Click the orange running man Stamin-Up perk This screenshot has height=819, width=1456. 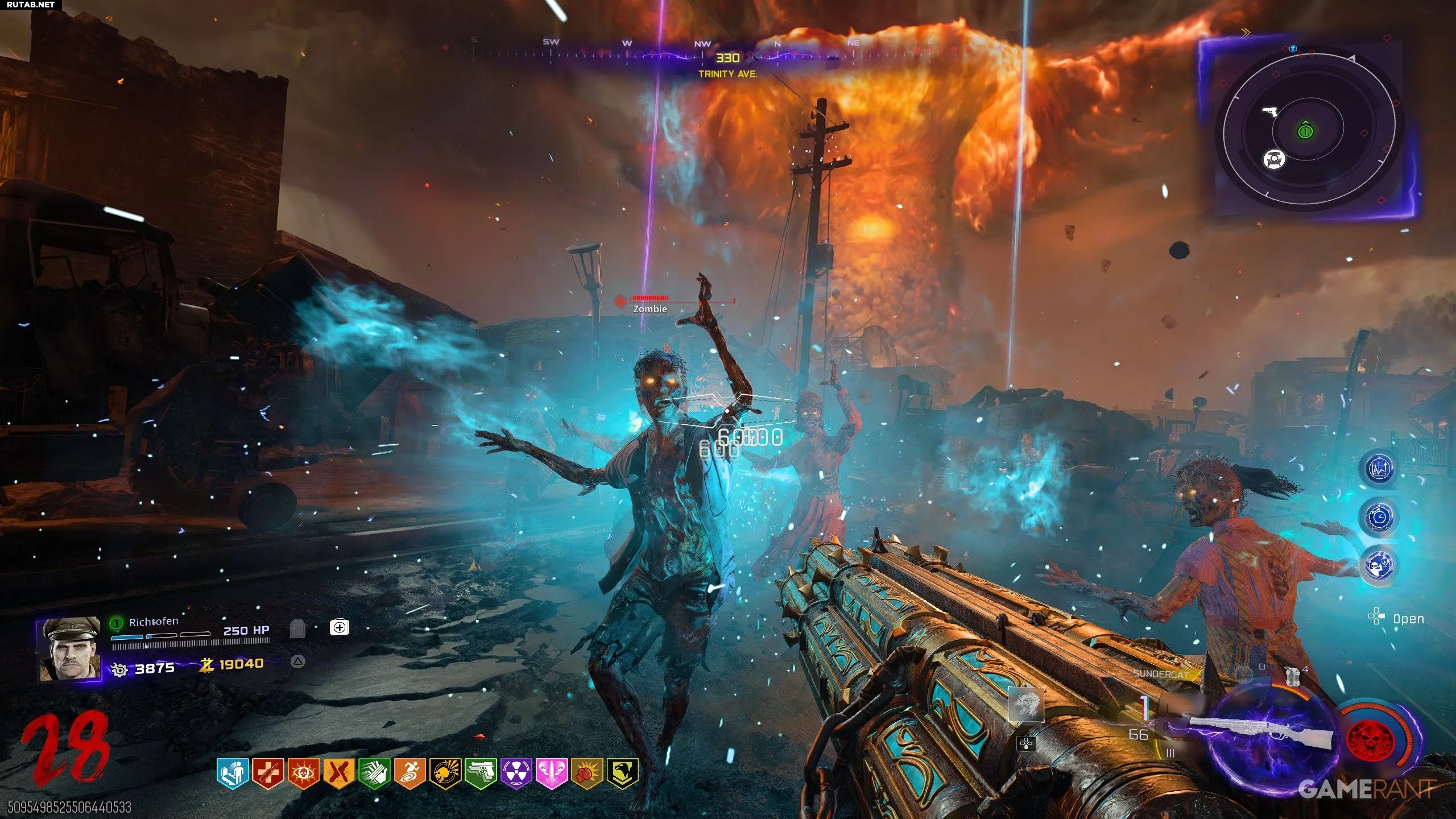click(x=409, y=773)
